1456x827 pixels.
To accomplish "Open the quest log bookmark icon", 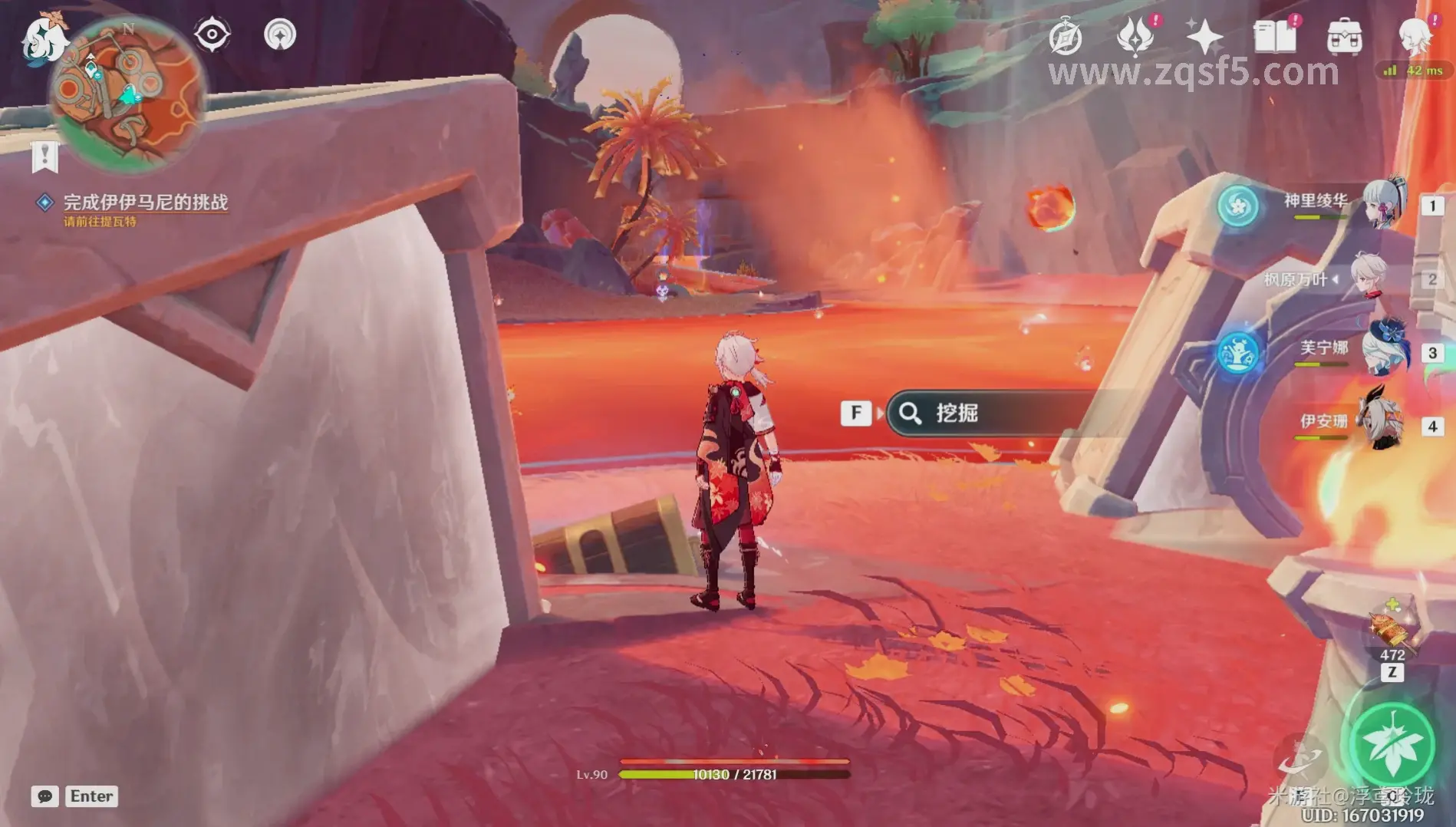I will click(x=44, y=157).
